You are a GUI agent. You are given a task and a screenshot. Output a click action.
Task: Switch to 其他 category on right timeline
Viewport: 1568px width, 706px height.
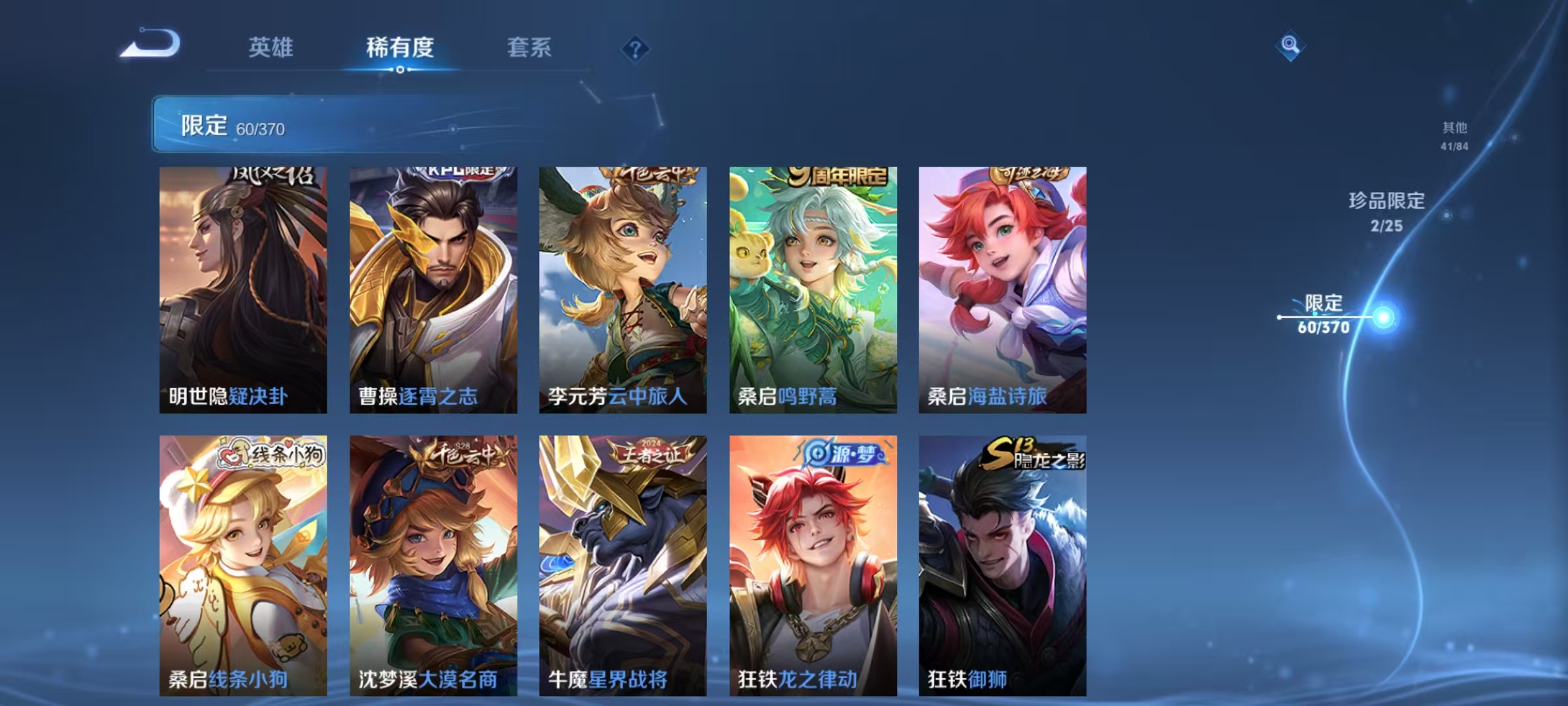tap(1454, 131)
